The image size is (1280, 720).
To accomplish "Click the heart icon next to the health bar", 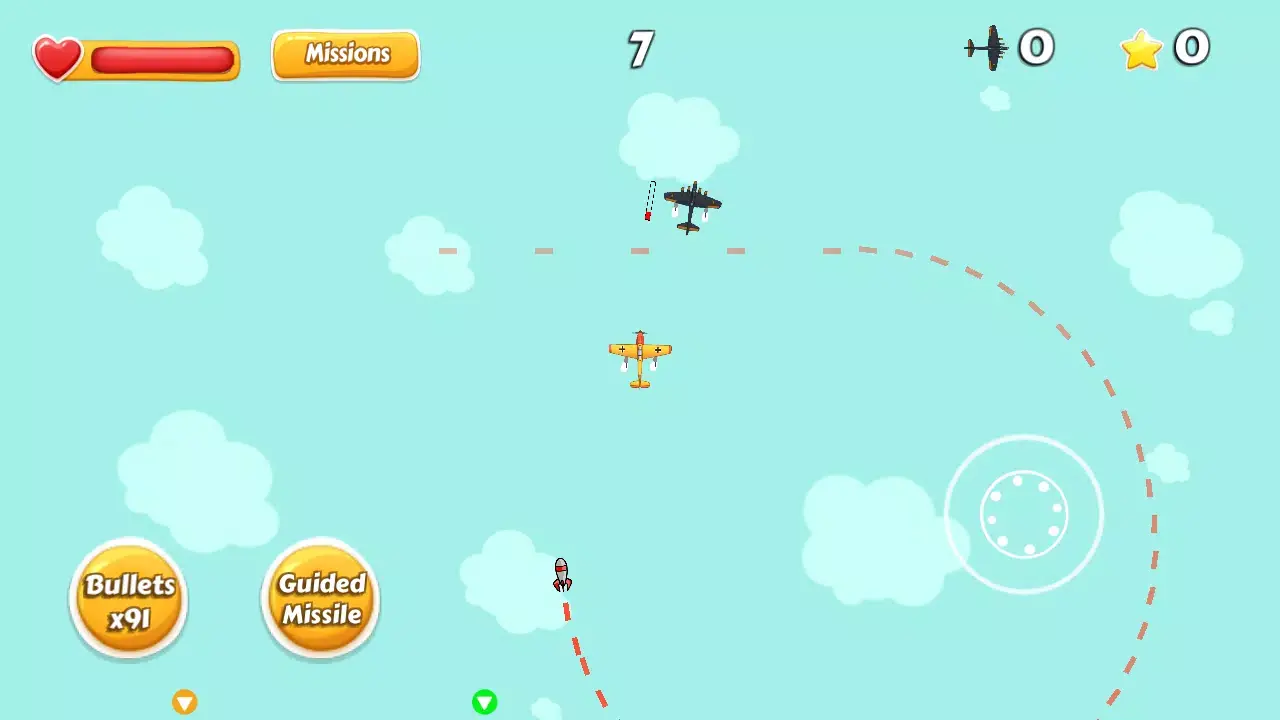I will [57, 57].
